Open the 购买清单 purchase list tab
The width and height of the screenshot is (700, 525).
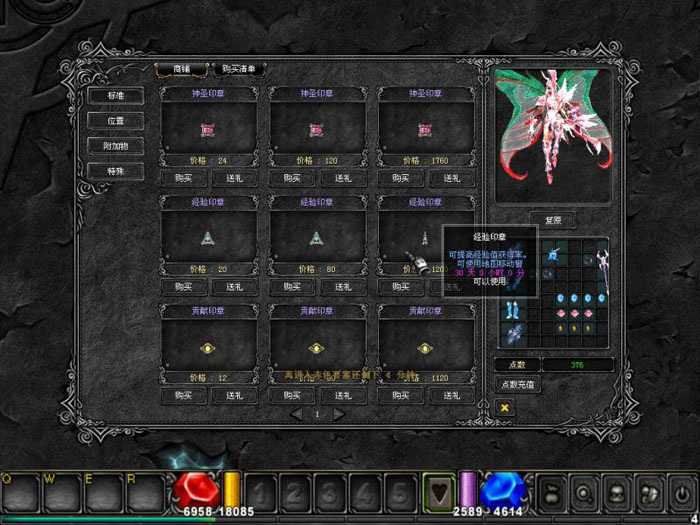click(x=239, y=69)
